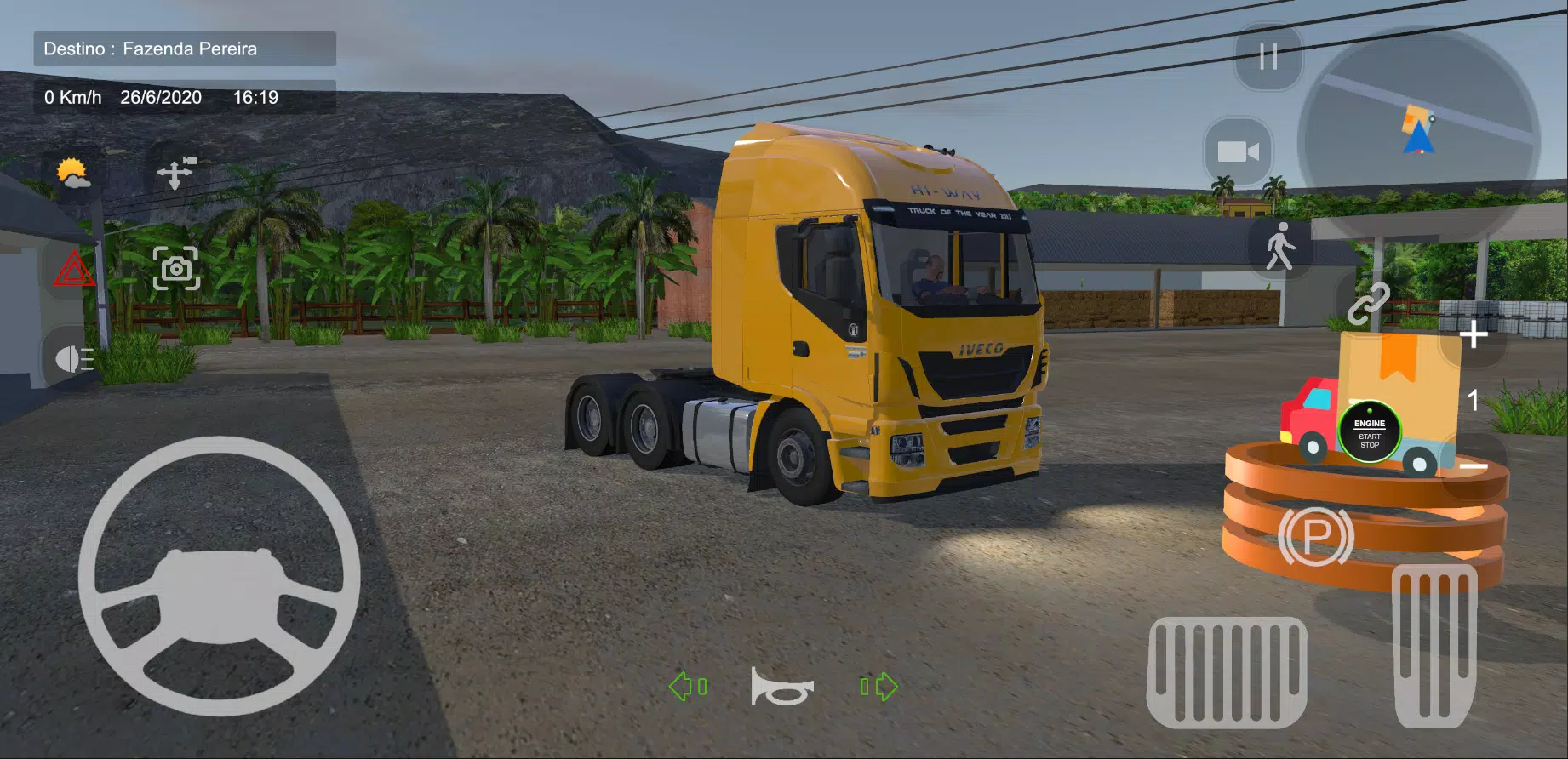Exit the truck using the walking person icon
Screen dimensions: 1568x759
point(1279,247)
